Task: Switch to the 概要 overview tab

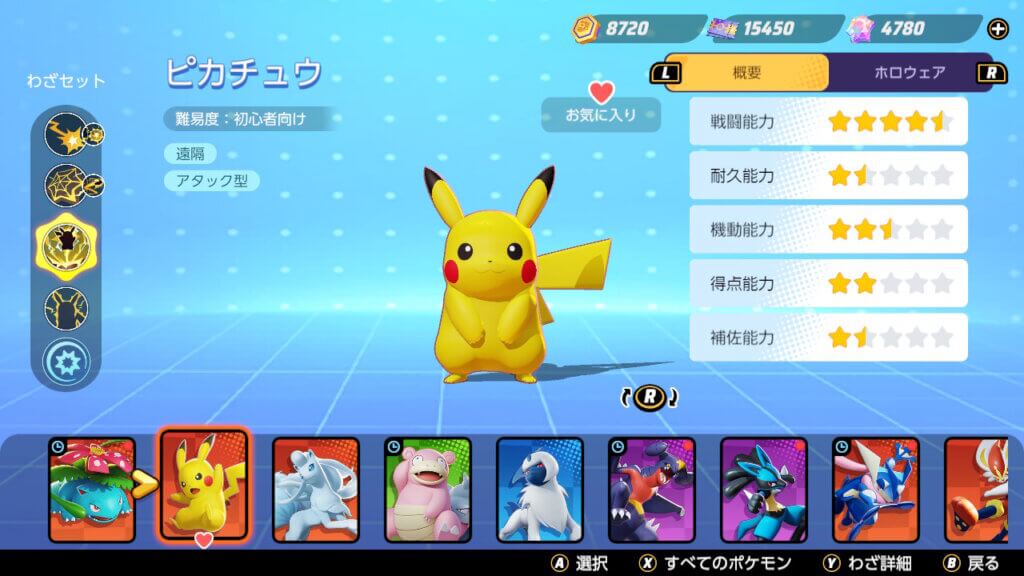Action: coord(748,72)
